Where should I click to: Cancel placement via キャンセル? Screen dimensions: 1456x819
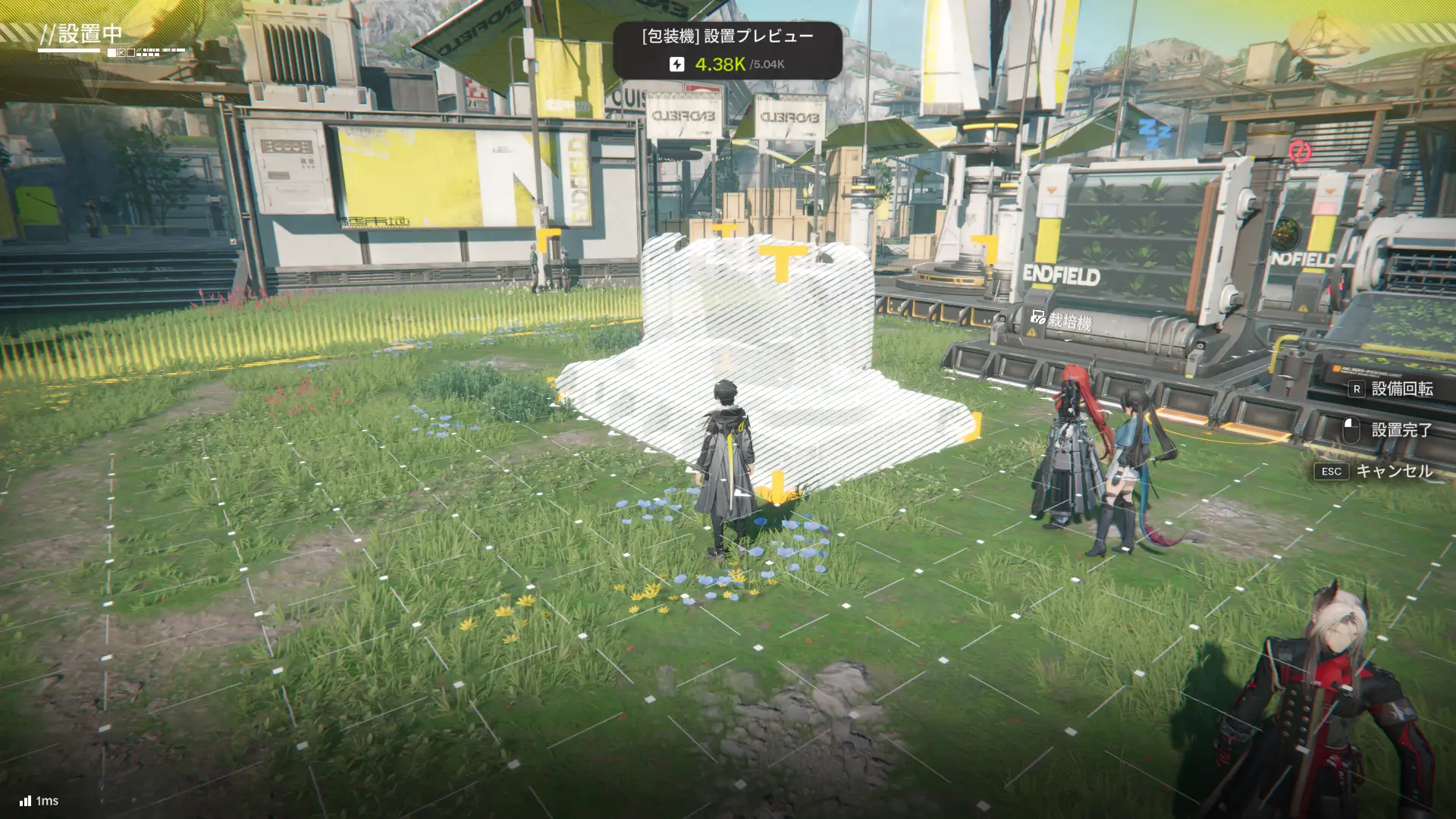(1376, 471)
